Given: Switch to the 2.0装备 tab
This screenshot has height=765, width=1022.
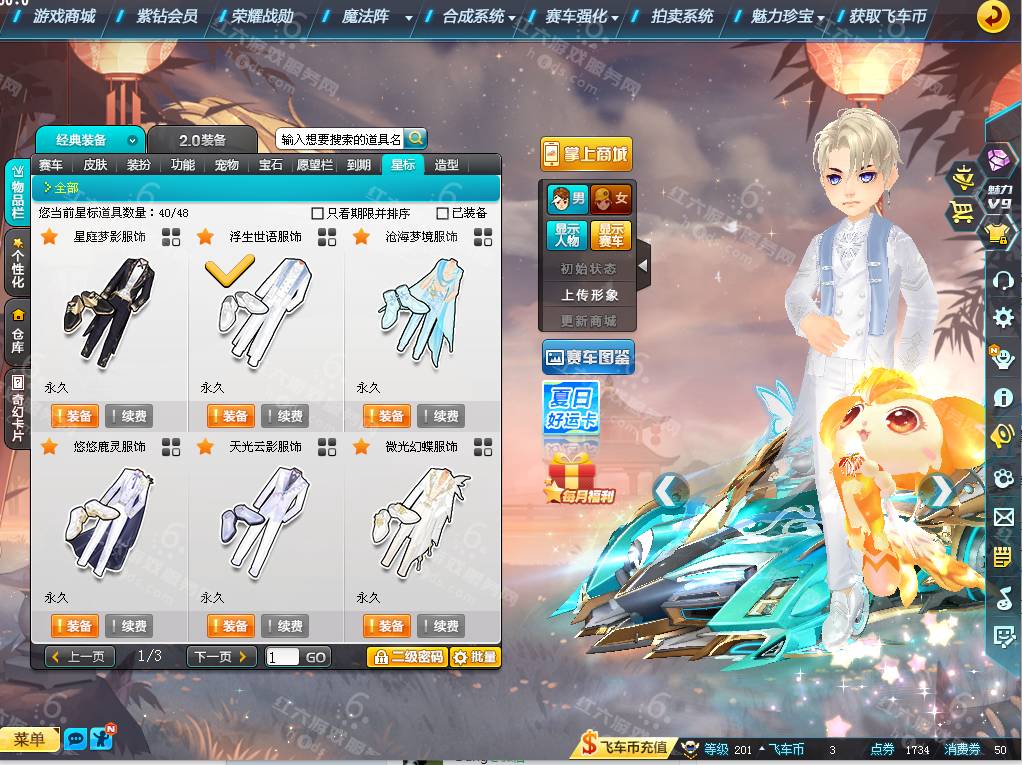Looking at the screenshot, I should click(x=202, y=140).
